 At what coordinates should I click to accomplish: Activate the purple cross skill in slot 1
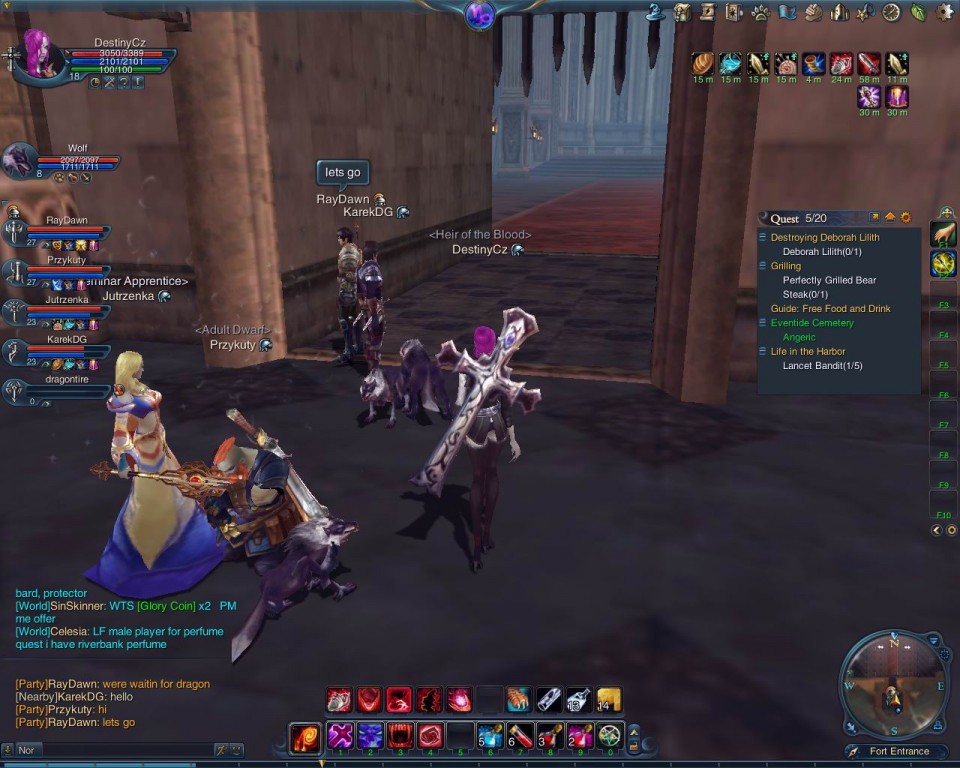(340, 737)
